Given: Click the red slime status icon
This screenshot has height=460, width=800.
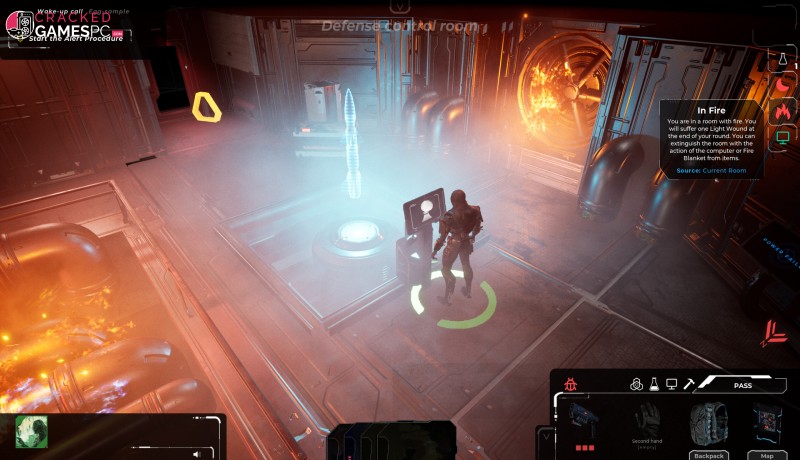Looking at the screenshot, I should click(784, 86).
